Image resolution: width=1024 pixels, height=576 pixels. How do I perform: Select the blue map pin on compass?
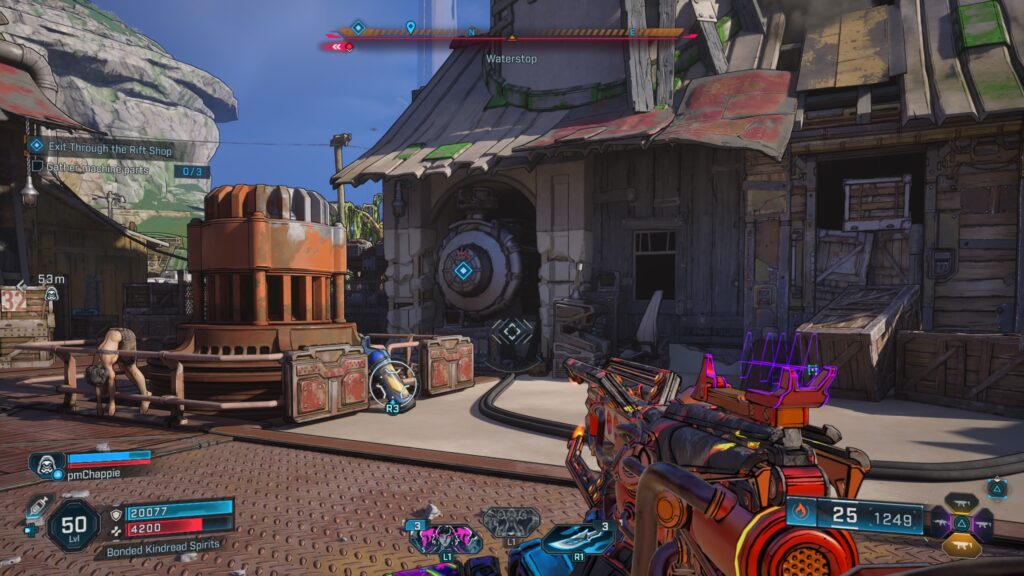[x=410, y=27]
